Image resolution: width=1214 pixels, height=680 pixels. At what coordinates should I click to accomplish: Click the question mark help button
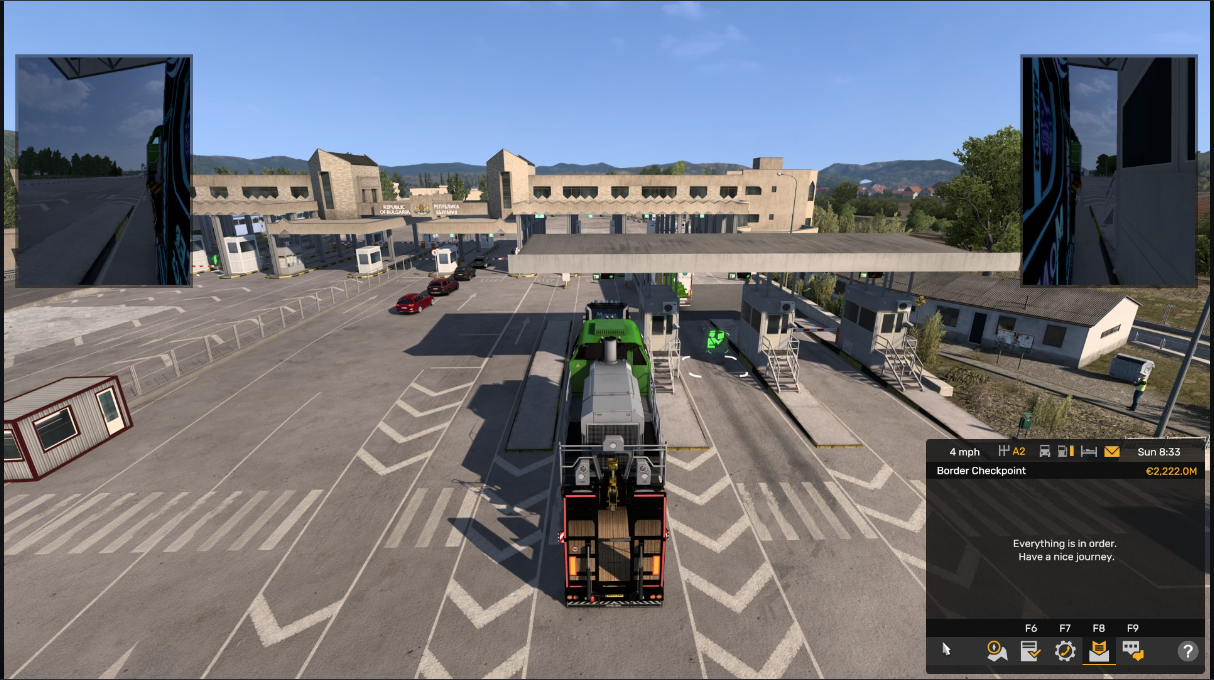point(1188,651)
